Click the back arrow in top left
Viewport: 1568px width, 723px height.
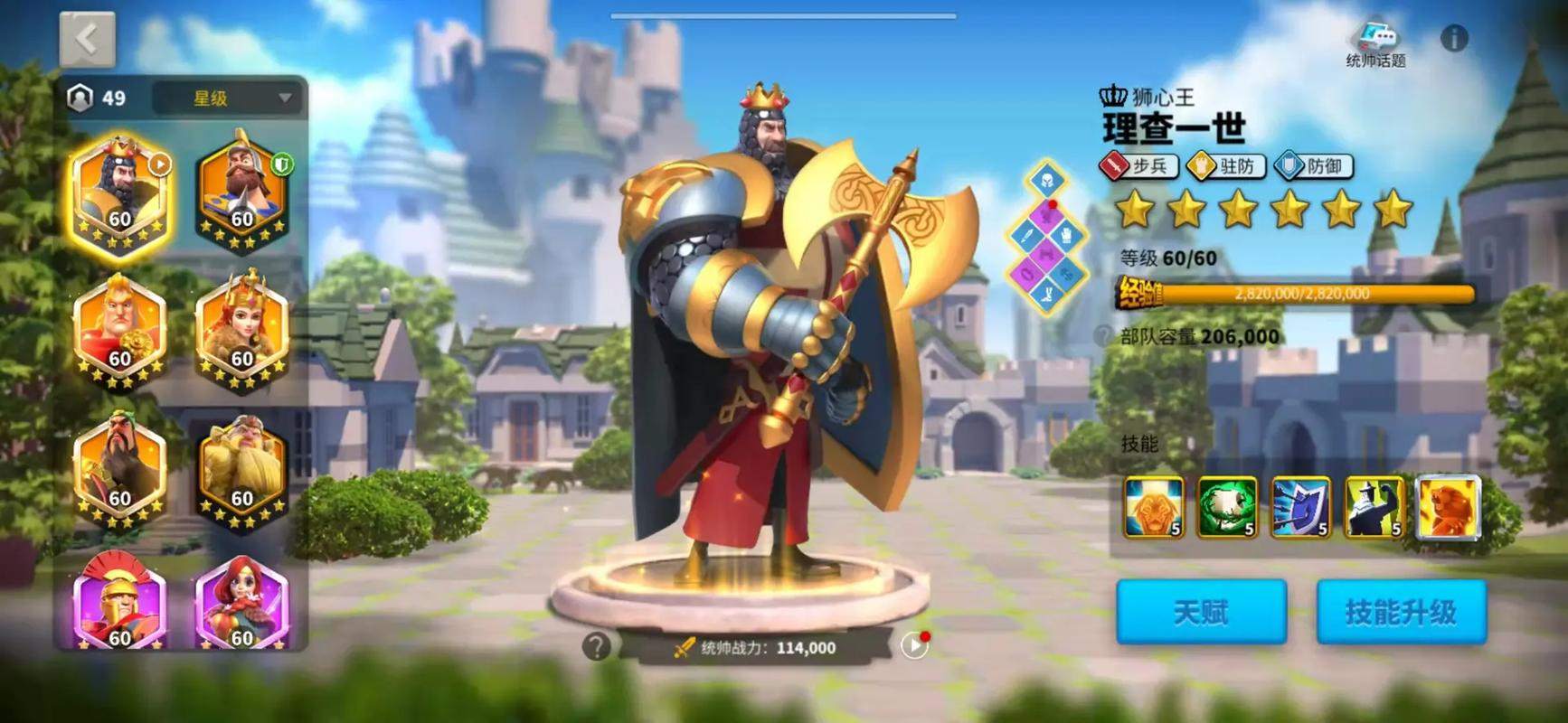coord(86,36)
